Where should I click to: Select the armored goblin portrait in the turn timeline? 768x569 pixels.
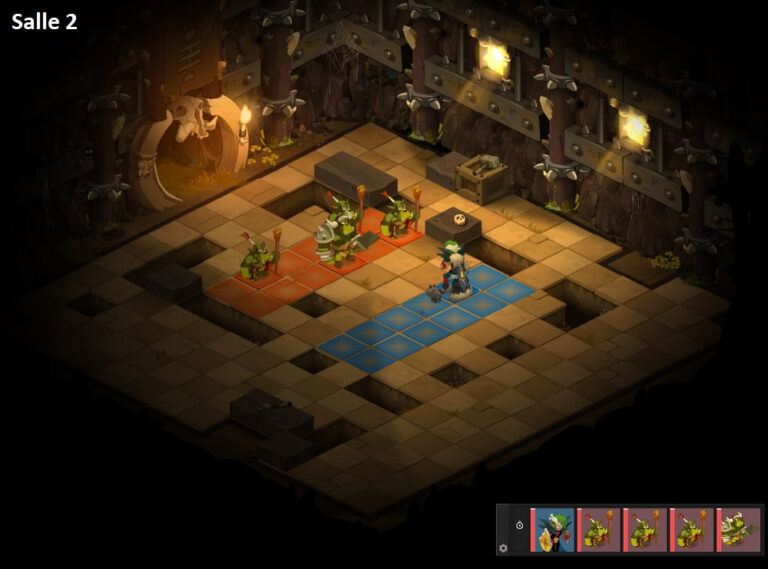click(741, 530)
